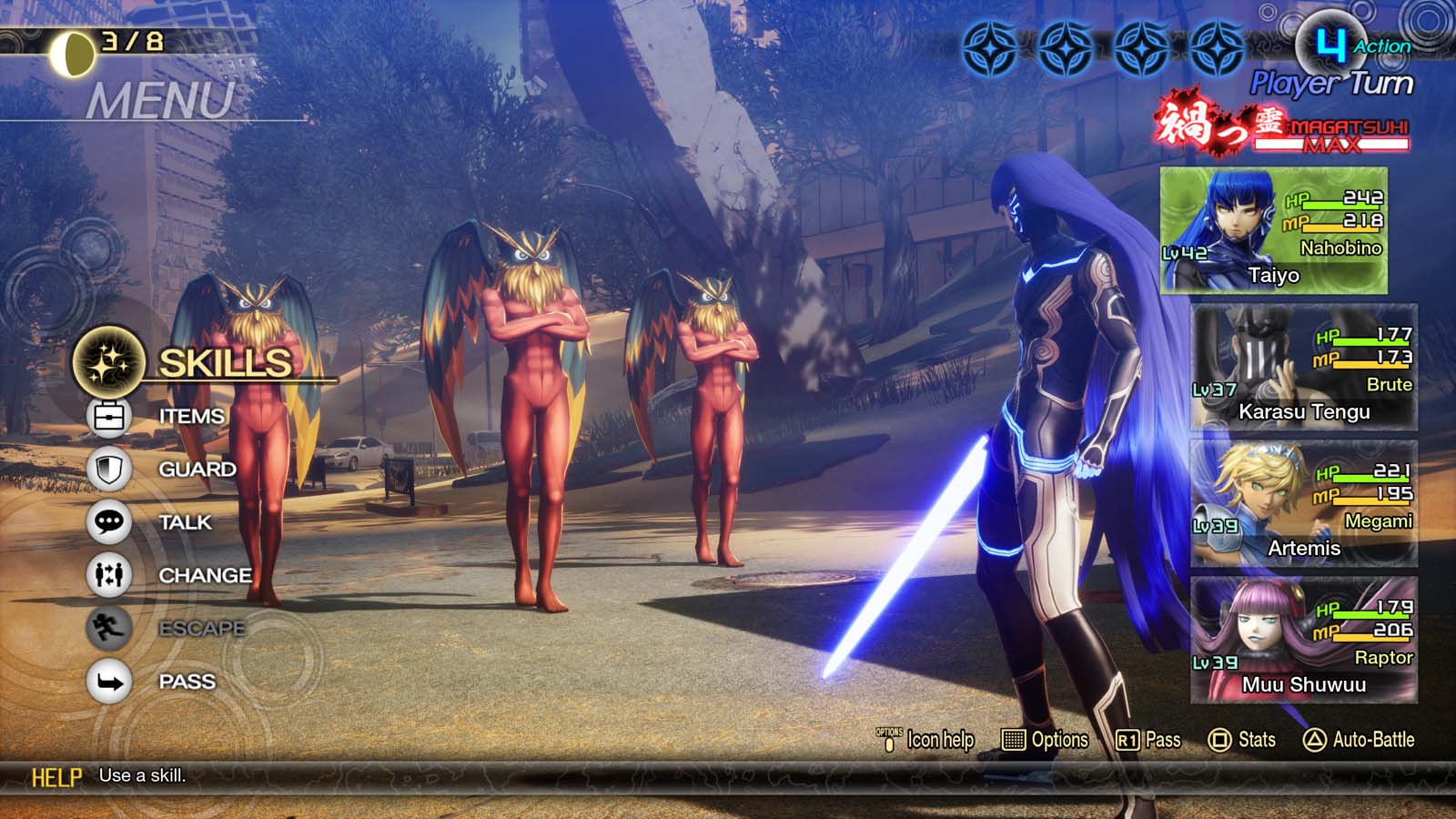Select the GUARD shield icon
Image resolution: width=1456 pixels, height=819 pixels.
[x=109, y=470]
